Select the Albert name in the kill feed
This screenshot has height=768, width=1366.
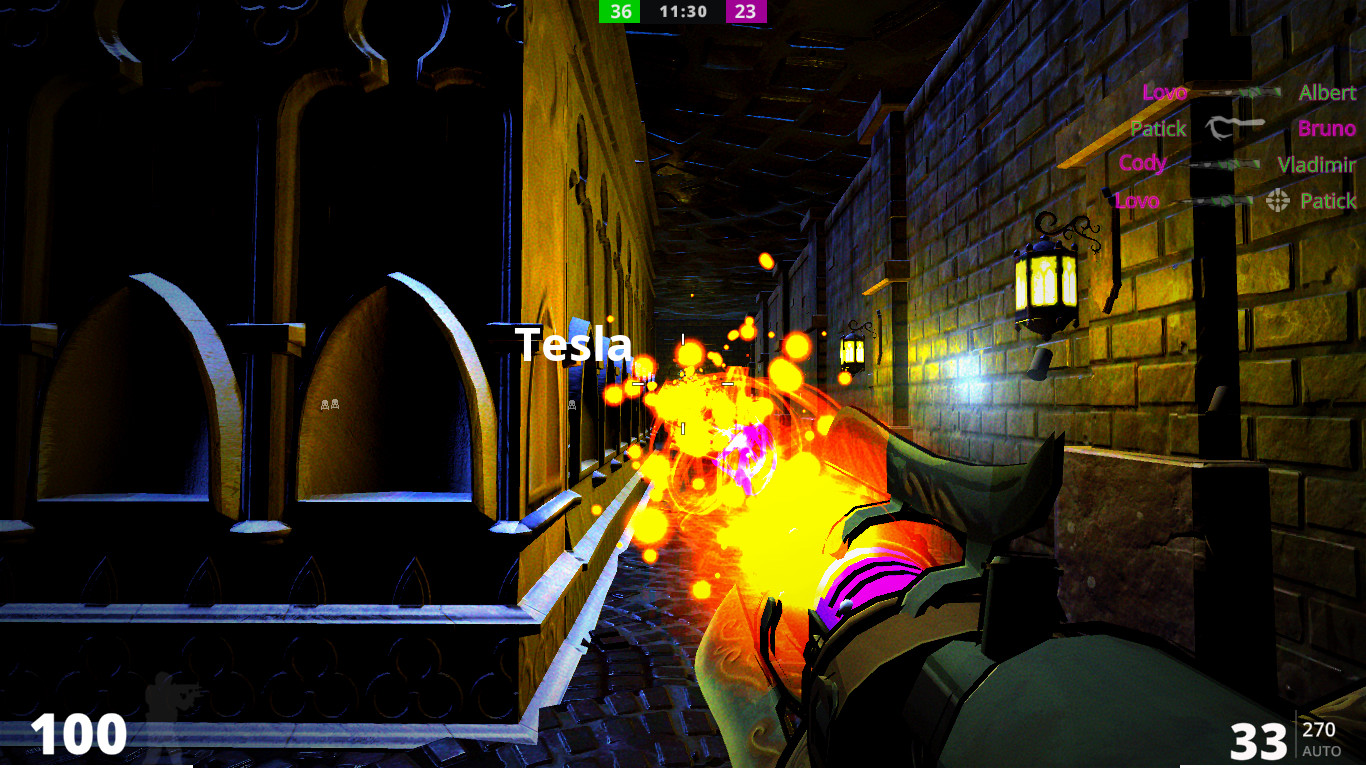click(x=1328, y=92)
